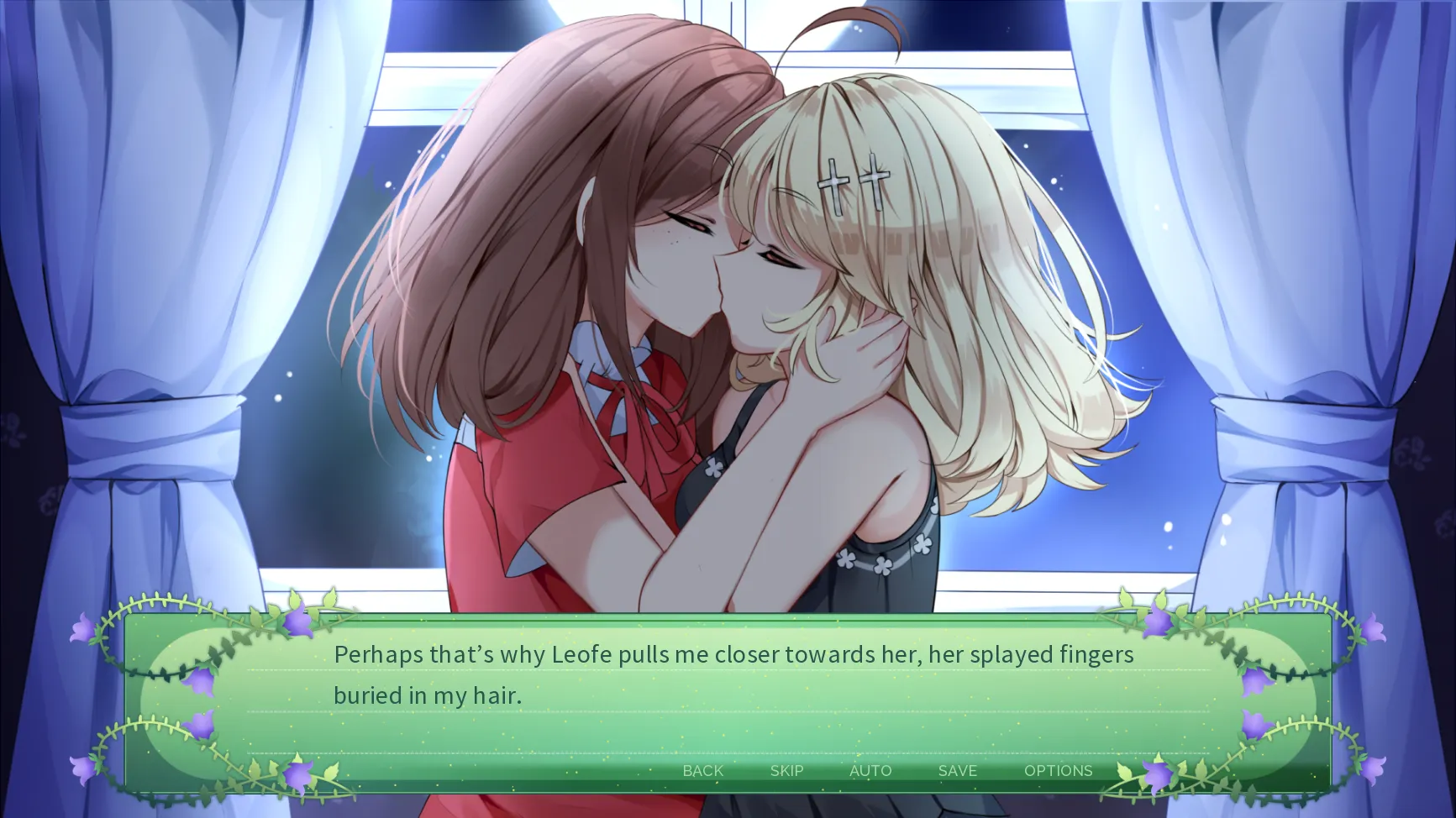Open the Save menu
This screenshot has height=818, width=1456.
point(957,770)
